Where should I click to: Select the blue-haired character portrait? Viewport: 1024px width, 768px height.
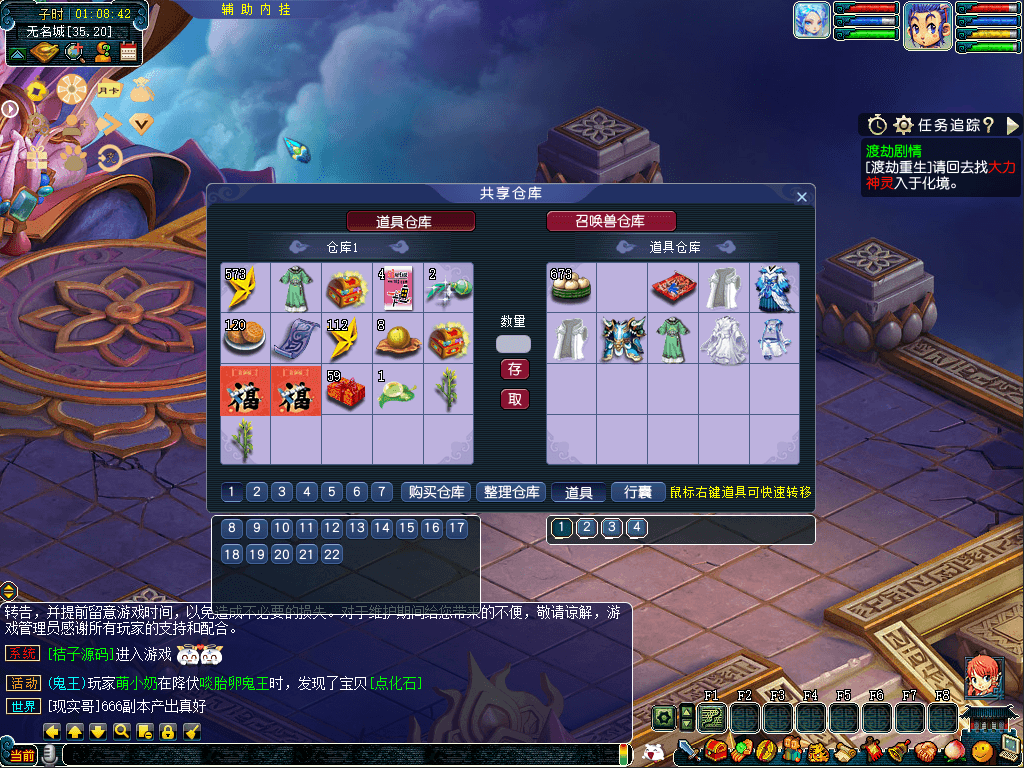coord(927,26)
